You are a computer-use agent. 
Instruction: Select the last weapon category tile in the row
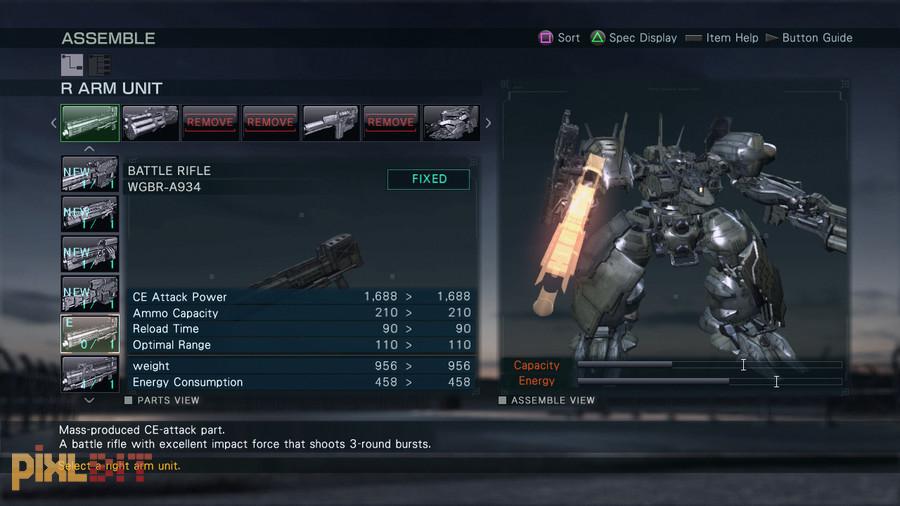[451, 123]
